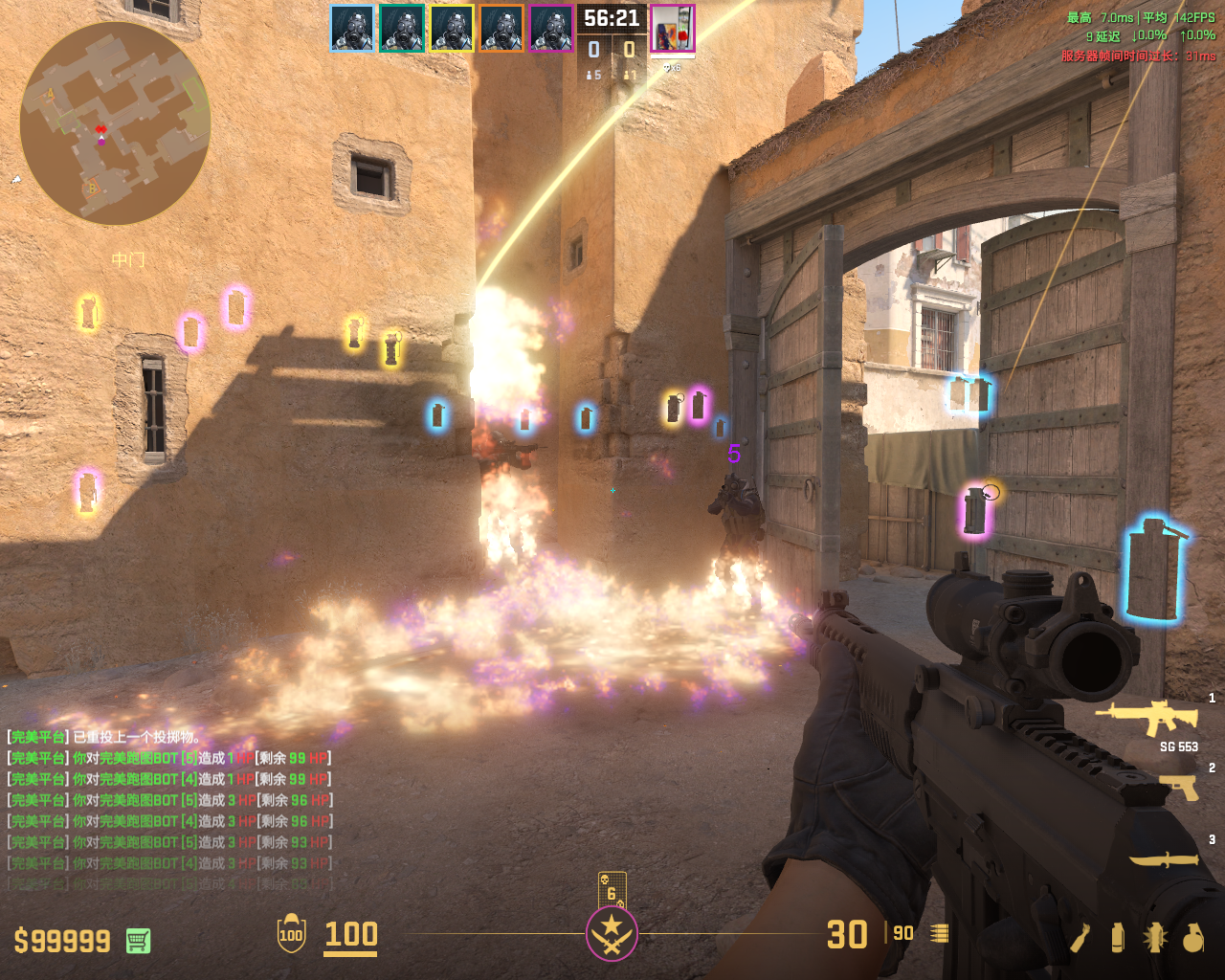Open the buy menu shopping cart icon
This screenshot has height=980, width=1225.
(138, 940)
